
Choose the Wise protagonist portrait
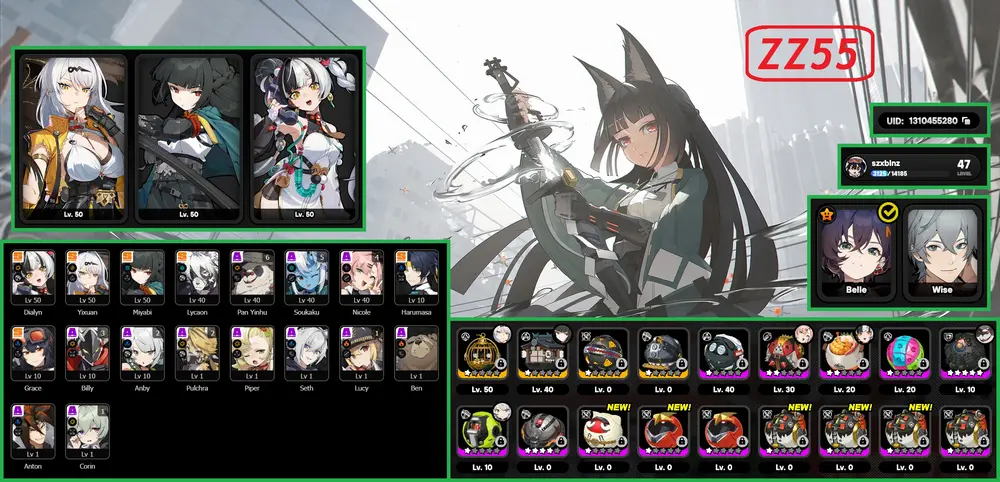[943, 250]
